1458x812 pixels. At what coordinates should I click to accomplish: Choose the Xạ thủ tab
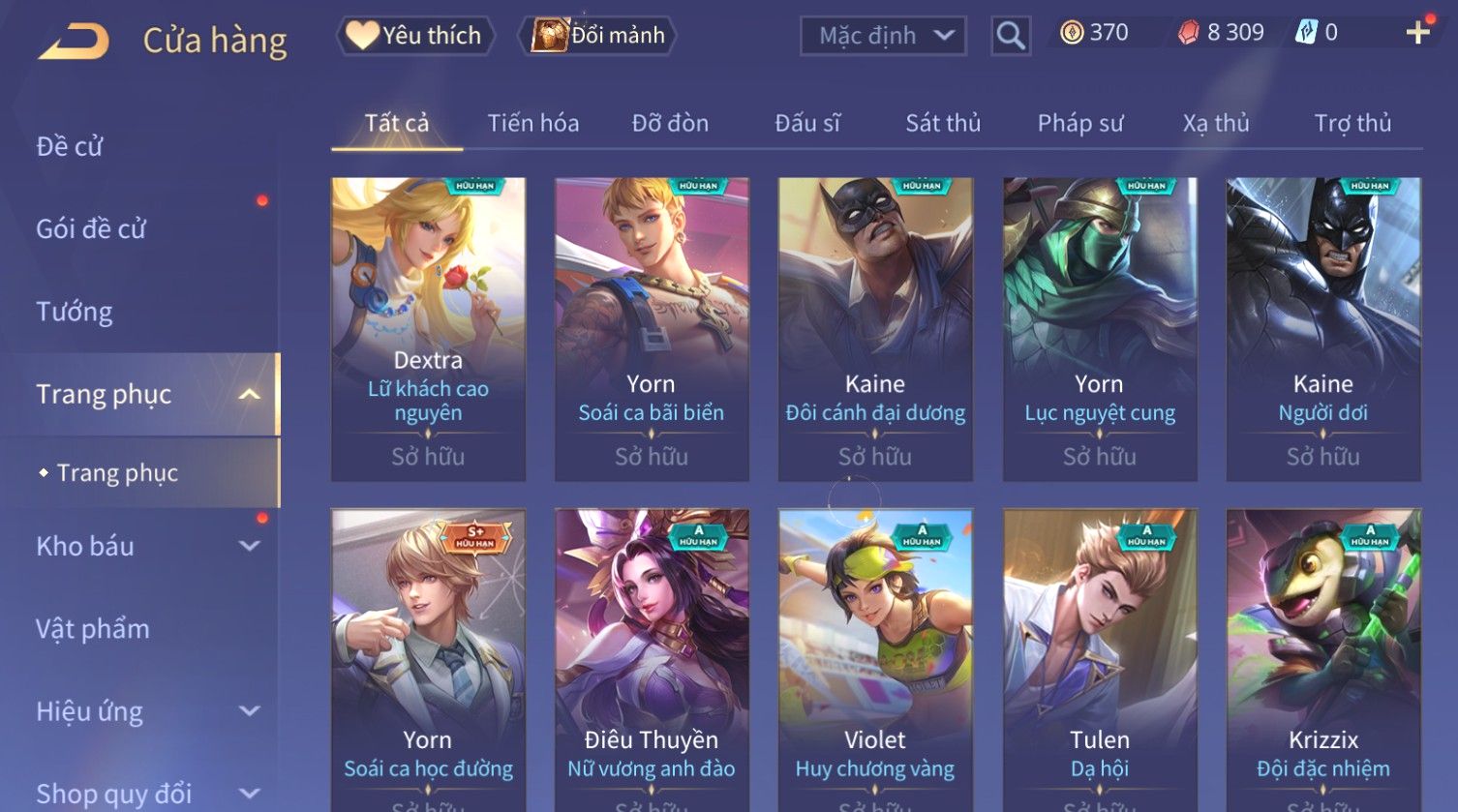point(1216,124)
